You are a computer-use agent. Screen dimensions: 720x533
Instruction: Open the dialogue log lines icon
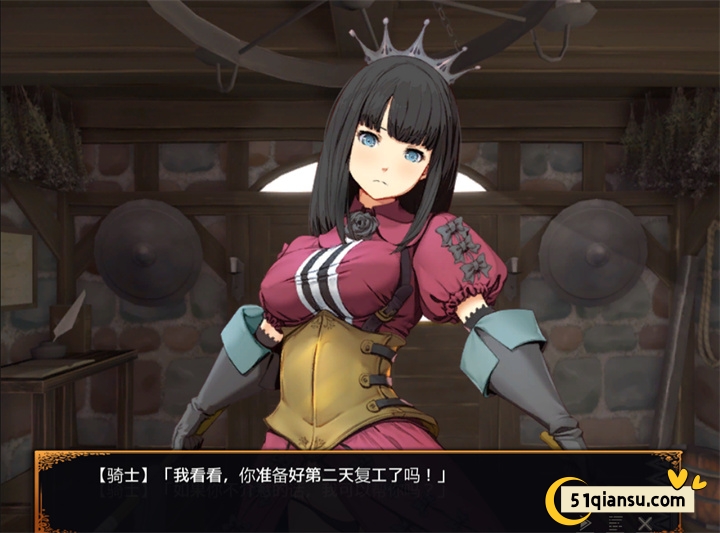pyautogui.click(x=613, y=522)
